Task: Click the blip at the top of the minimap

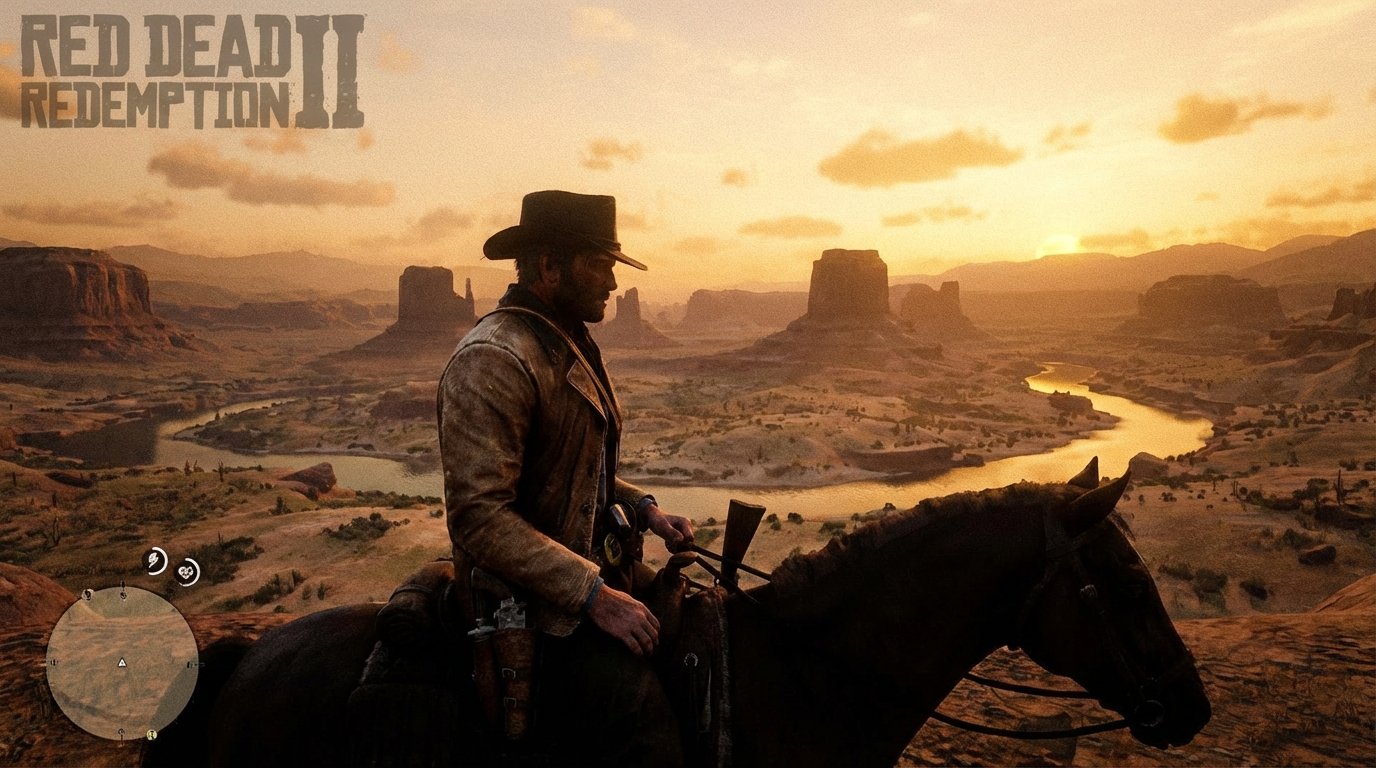Action: coord(123,593)
